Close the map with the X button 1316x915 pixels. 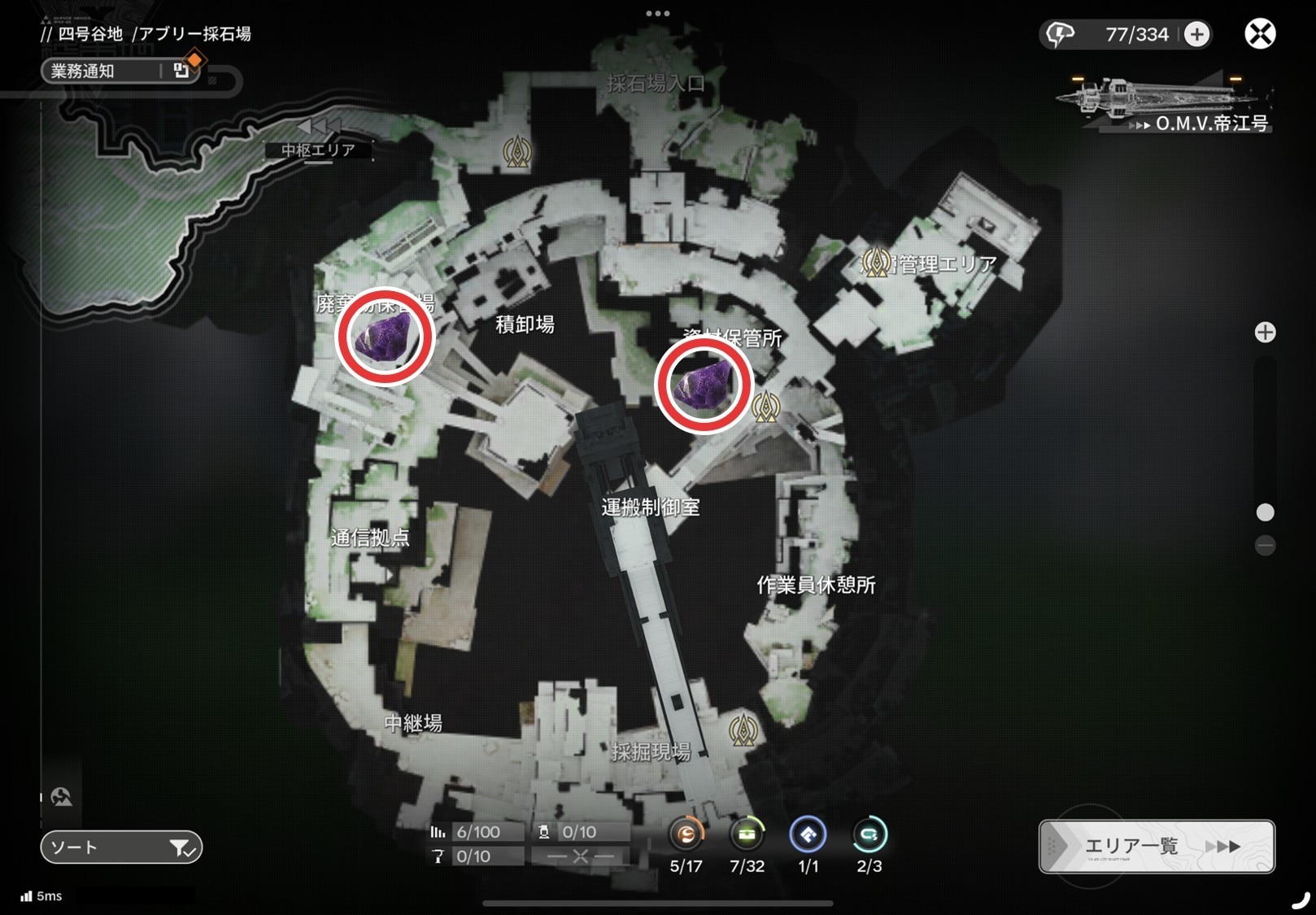[x=1260, y=34]
